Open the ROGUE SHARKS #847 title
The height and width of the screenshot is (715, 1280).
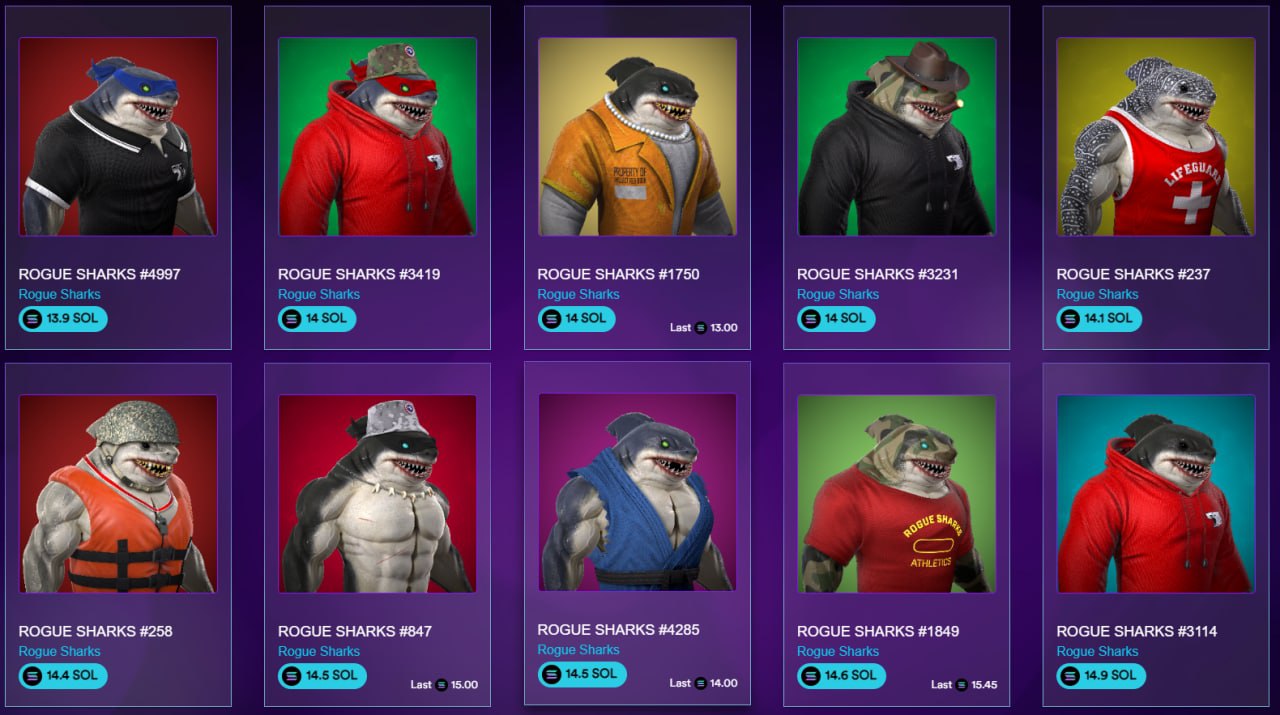(x=355, y=631)
